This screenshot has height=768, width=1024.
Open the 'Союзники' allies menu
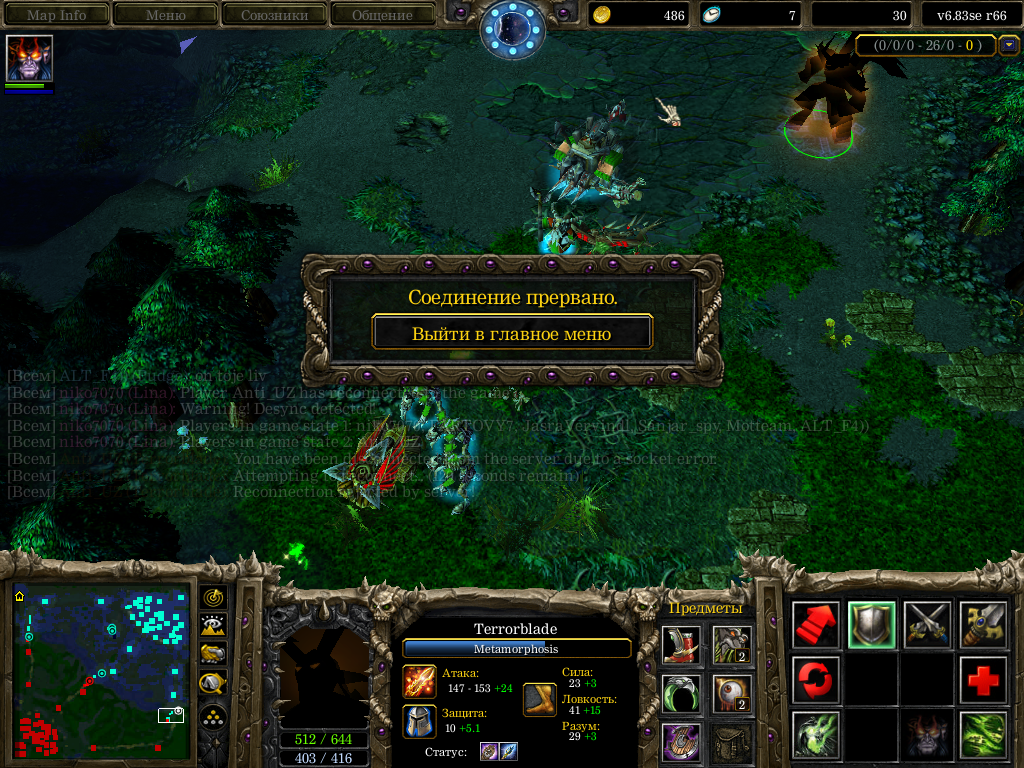pos(273,15)
